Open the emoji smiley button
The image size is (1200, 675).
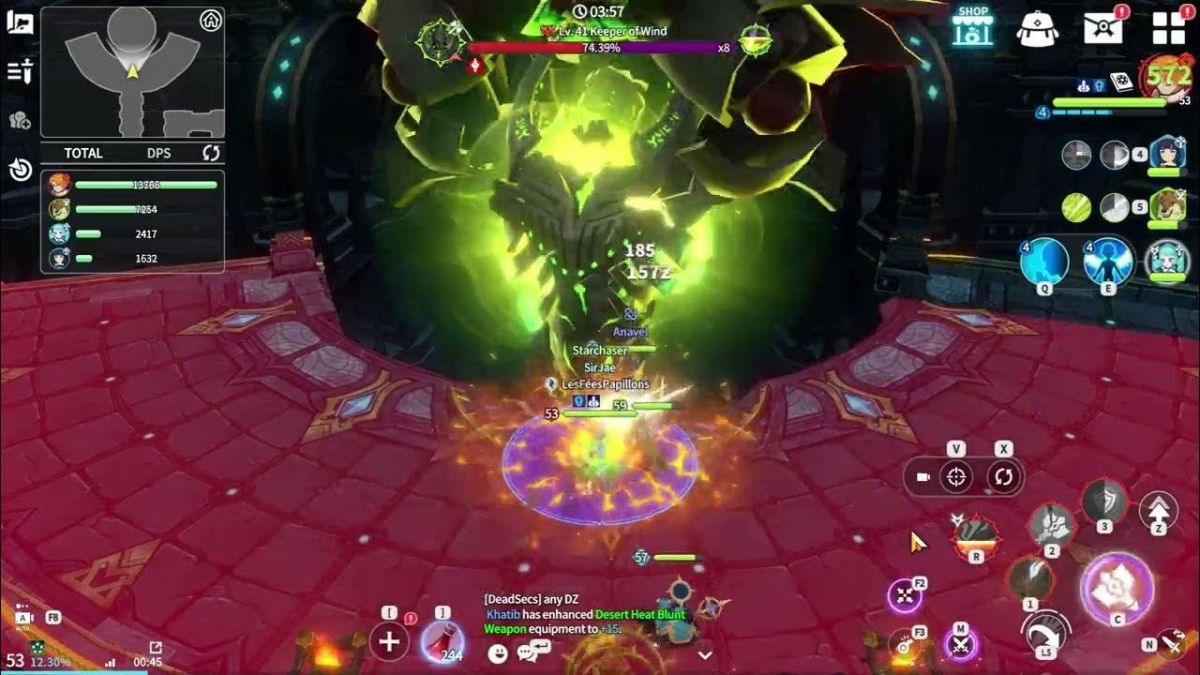tap(498, 654)
